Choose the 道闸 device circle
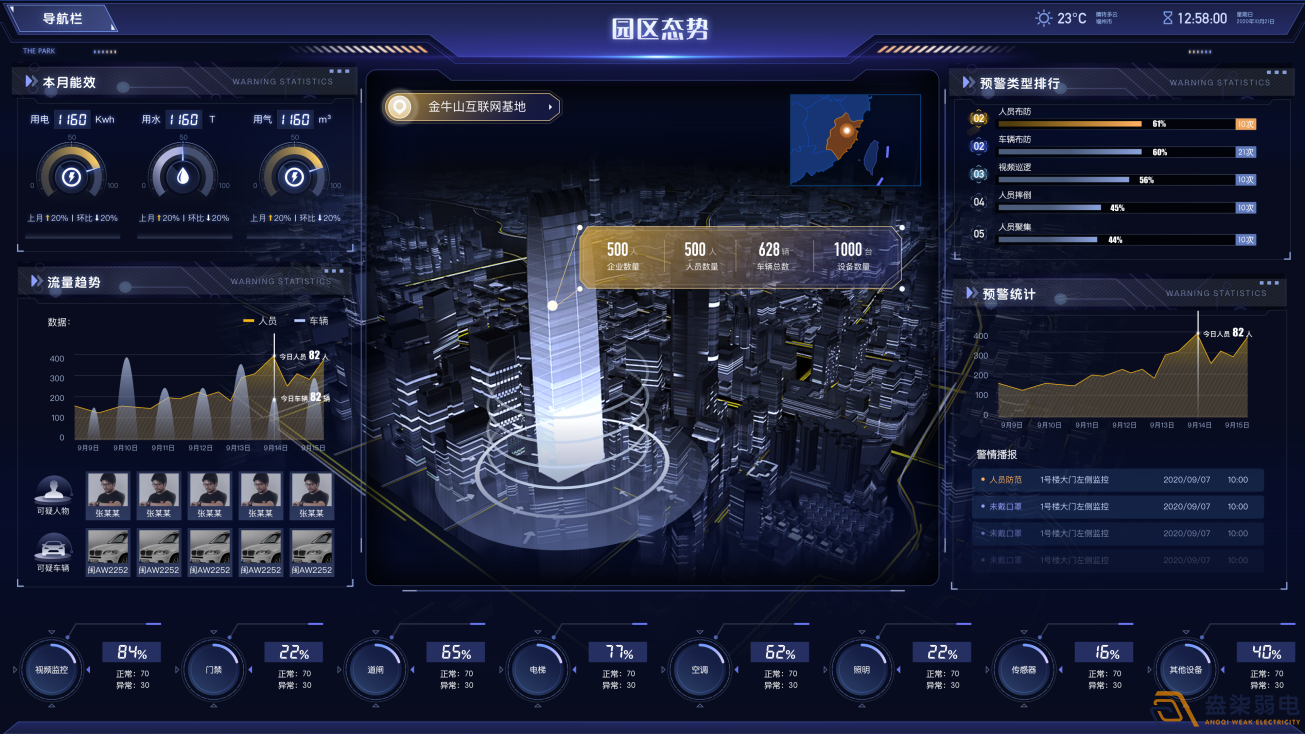The width and height of the screenshot is (1305, 734). point(375,669)
